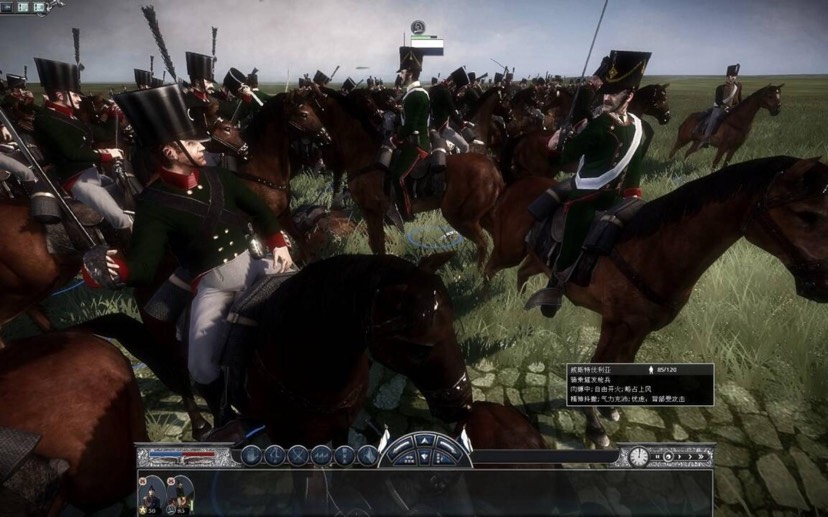This screenshot has width=828, height=517.
Task: Pause the battle using the pause button
Action: (x=657, y=457)
